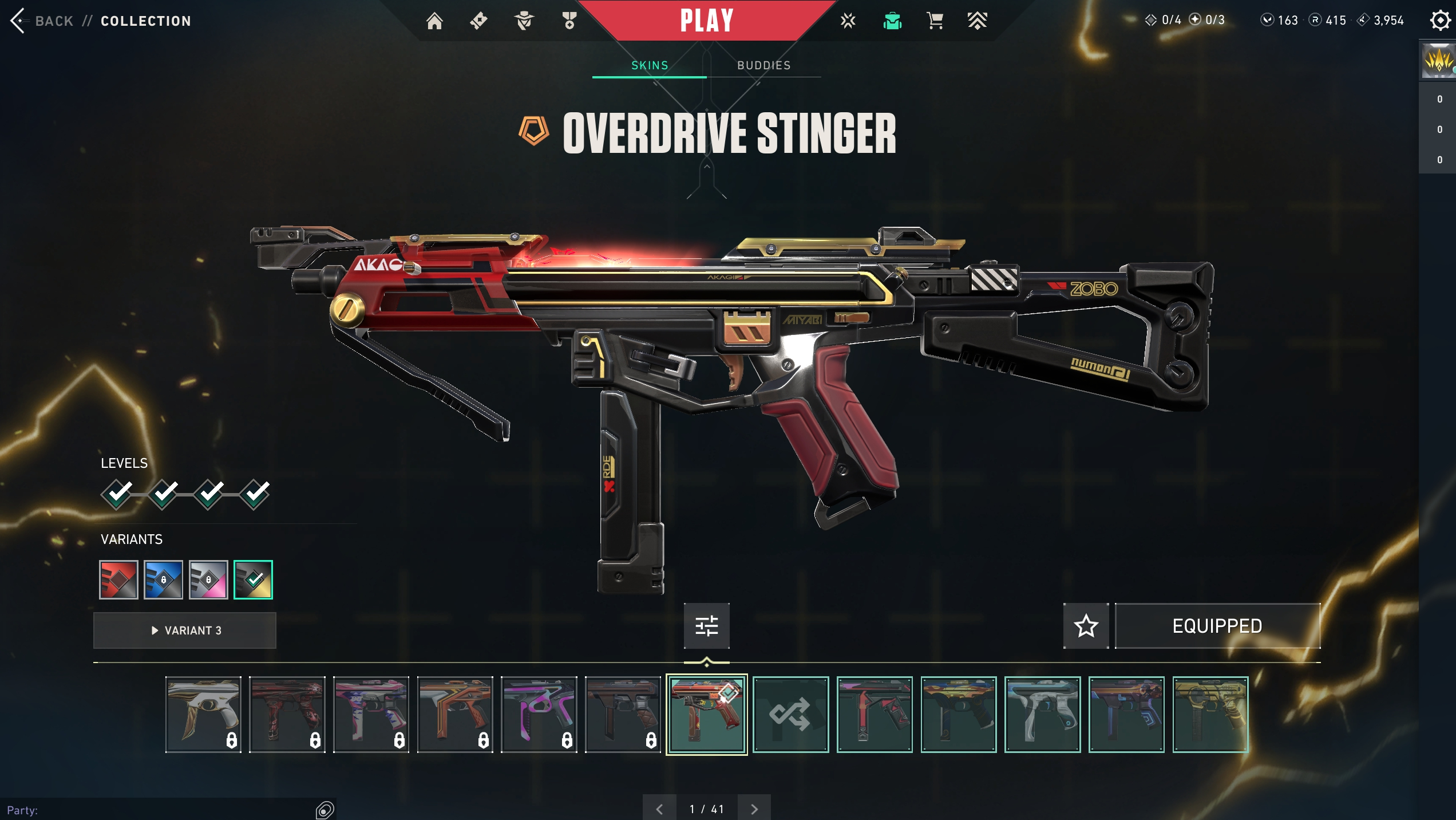Viewport: 1456px width, 820px height.
Task: Open the home screen icon
Action: pos(434,21)
